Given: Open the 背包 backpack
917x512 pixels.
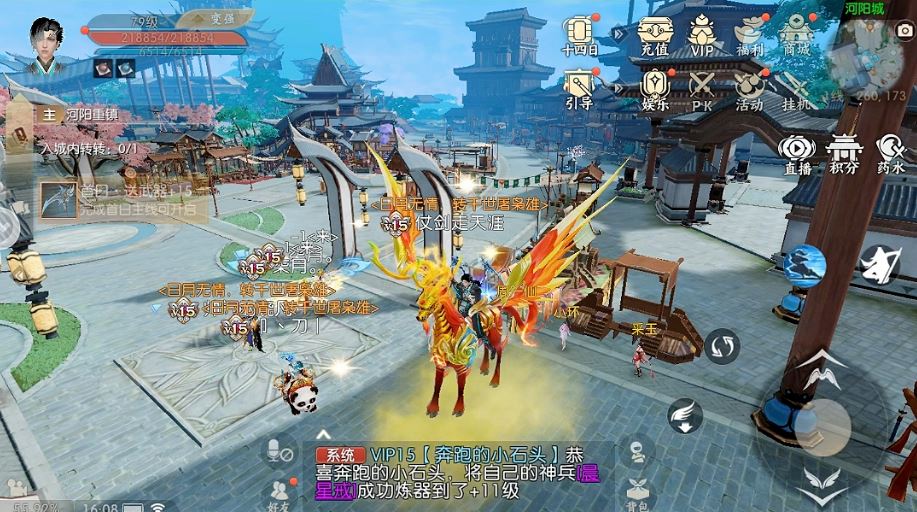Looking at the screenshot, I should (x=637, y=493).
